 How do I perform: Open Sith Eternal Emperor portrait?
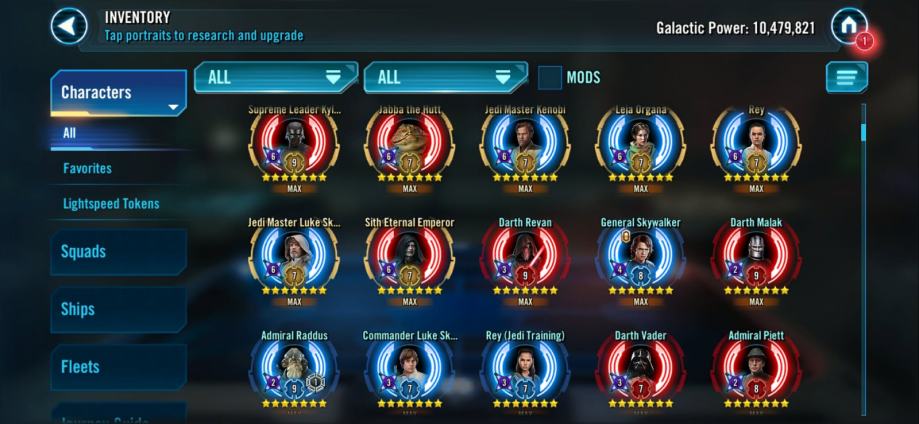tap(409, 260)
